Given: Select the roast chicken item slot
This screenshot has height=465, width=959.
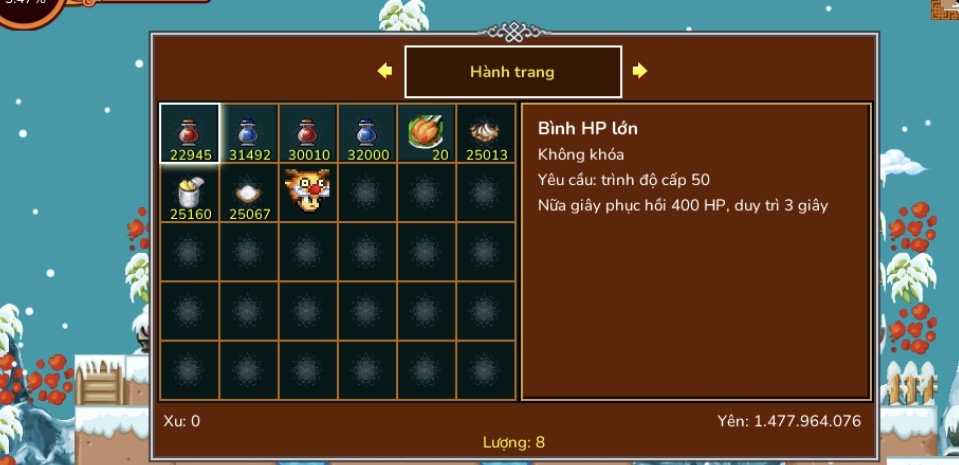Looking at the screenshot, I should (426, 133).
